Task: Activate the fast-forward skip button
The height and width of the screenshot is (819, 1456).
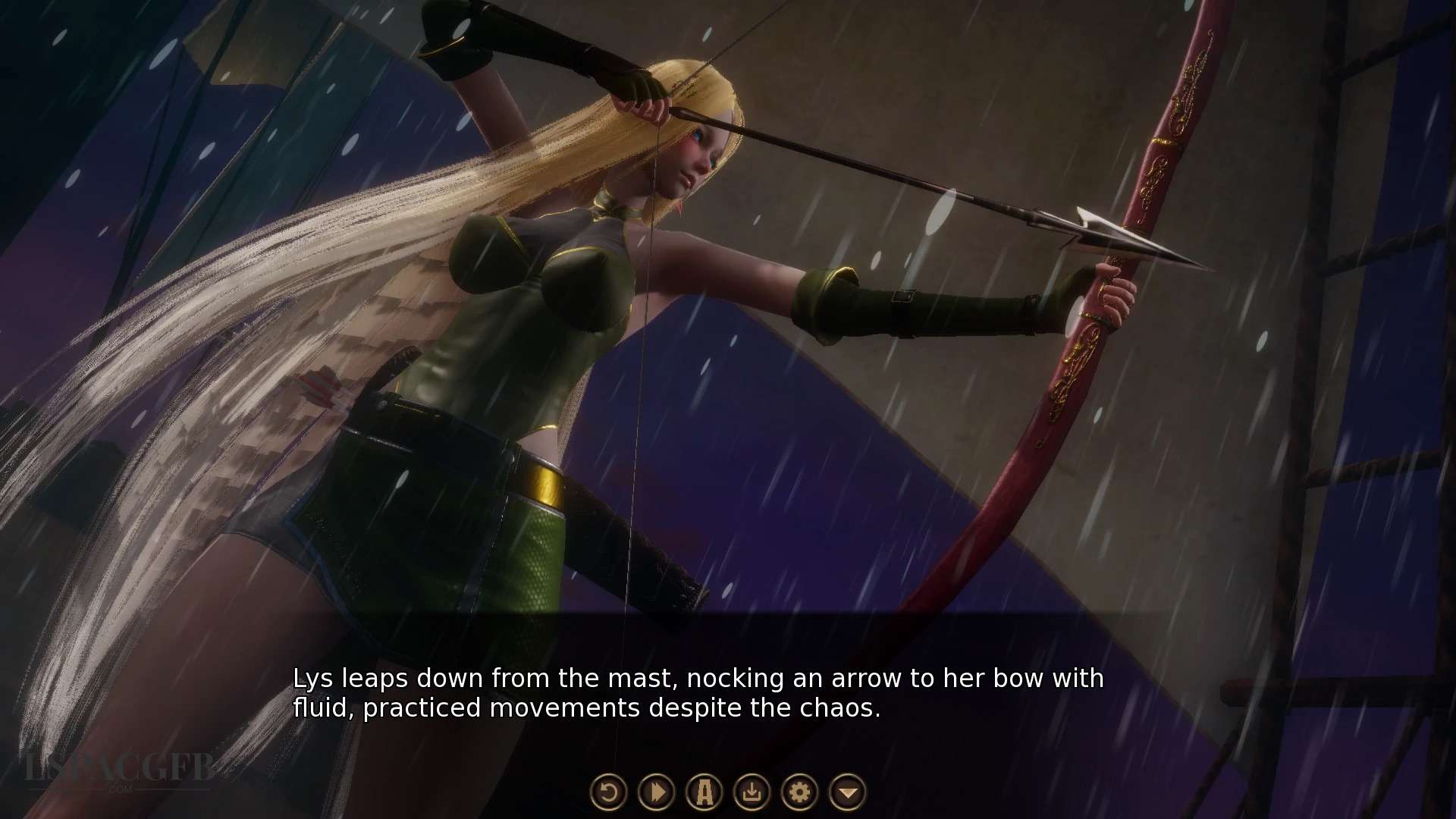Action: coord(656,792)
